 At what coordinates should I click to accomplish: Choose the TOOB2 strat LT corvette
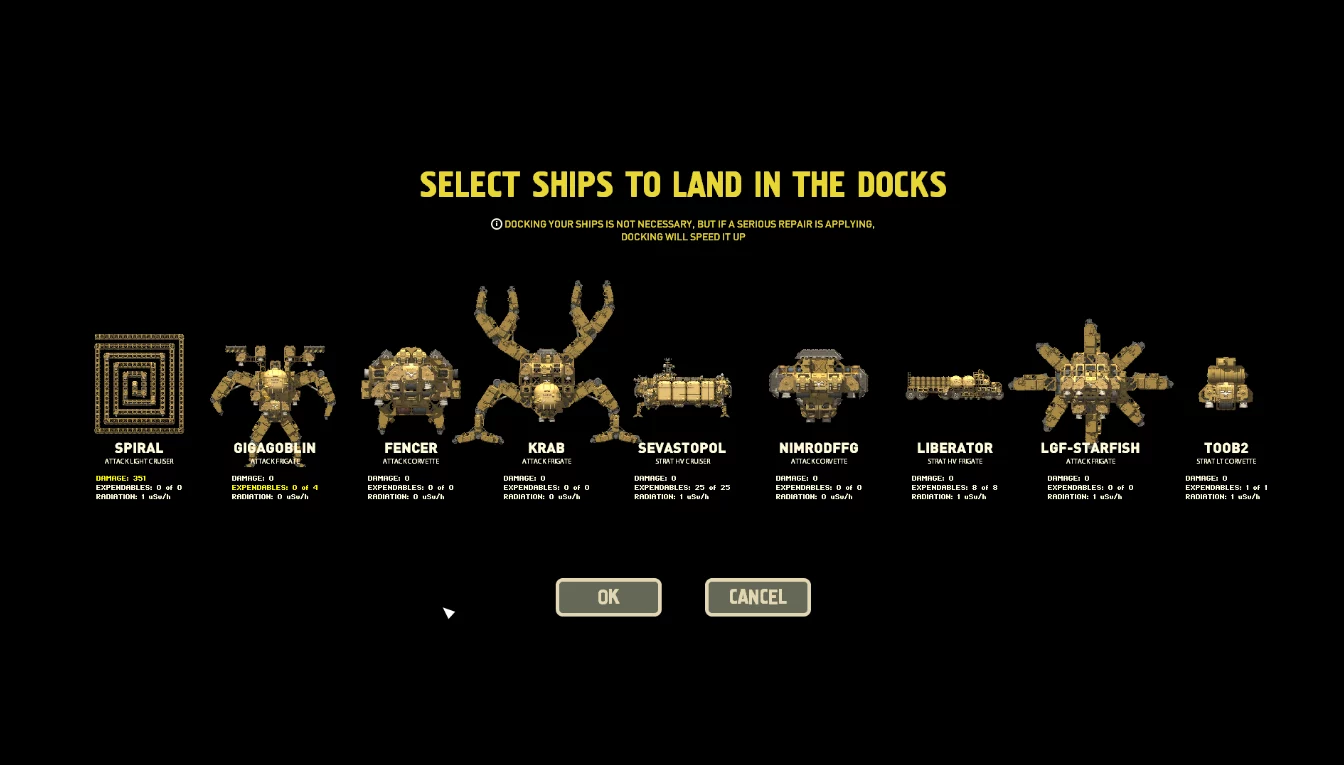pos(1226,385)
